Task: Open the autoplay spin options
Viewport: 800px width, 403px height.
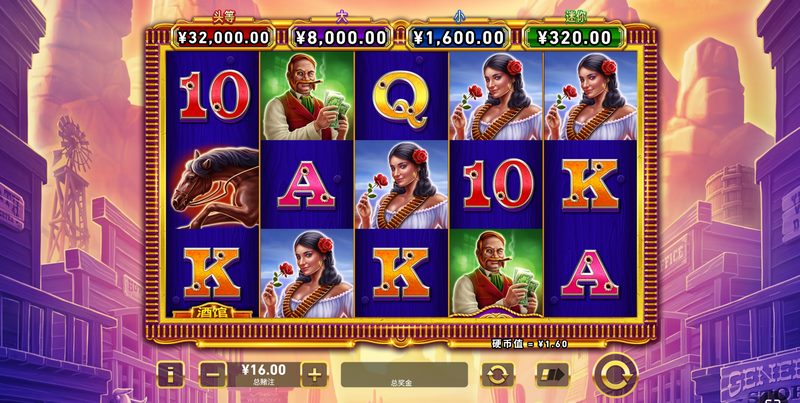Action: (497, 375)
